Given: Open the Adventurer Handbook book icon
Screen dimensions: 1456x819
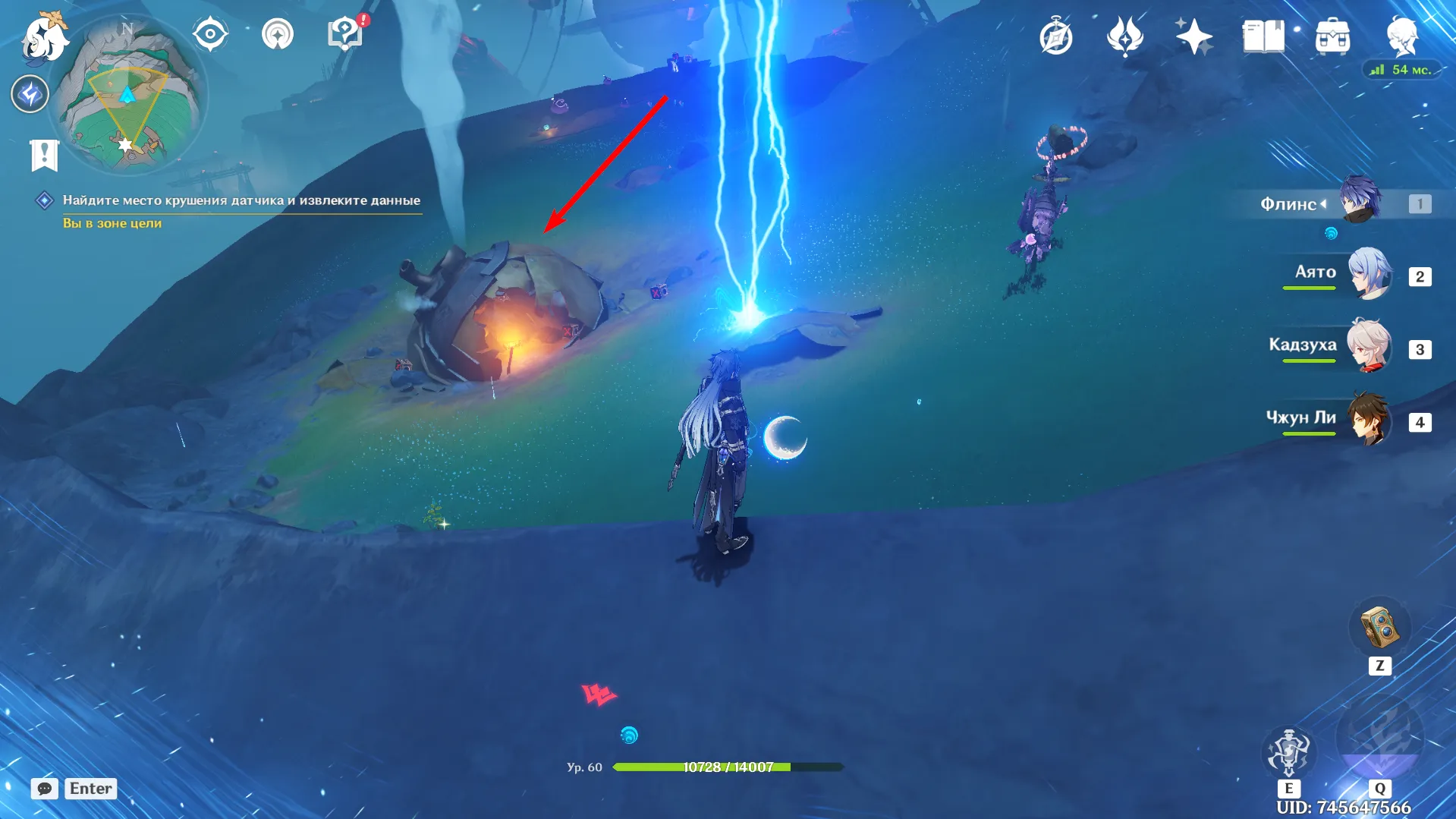Looking at the screenshot, I should tap(1263, 34).
